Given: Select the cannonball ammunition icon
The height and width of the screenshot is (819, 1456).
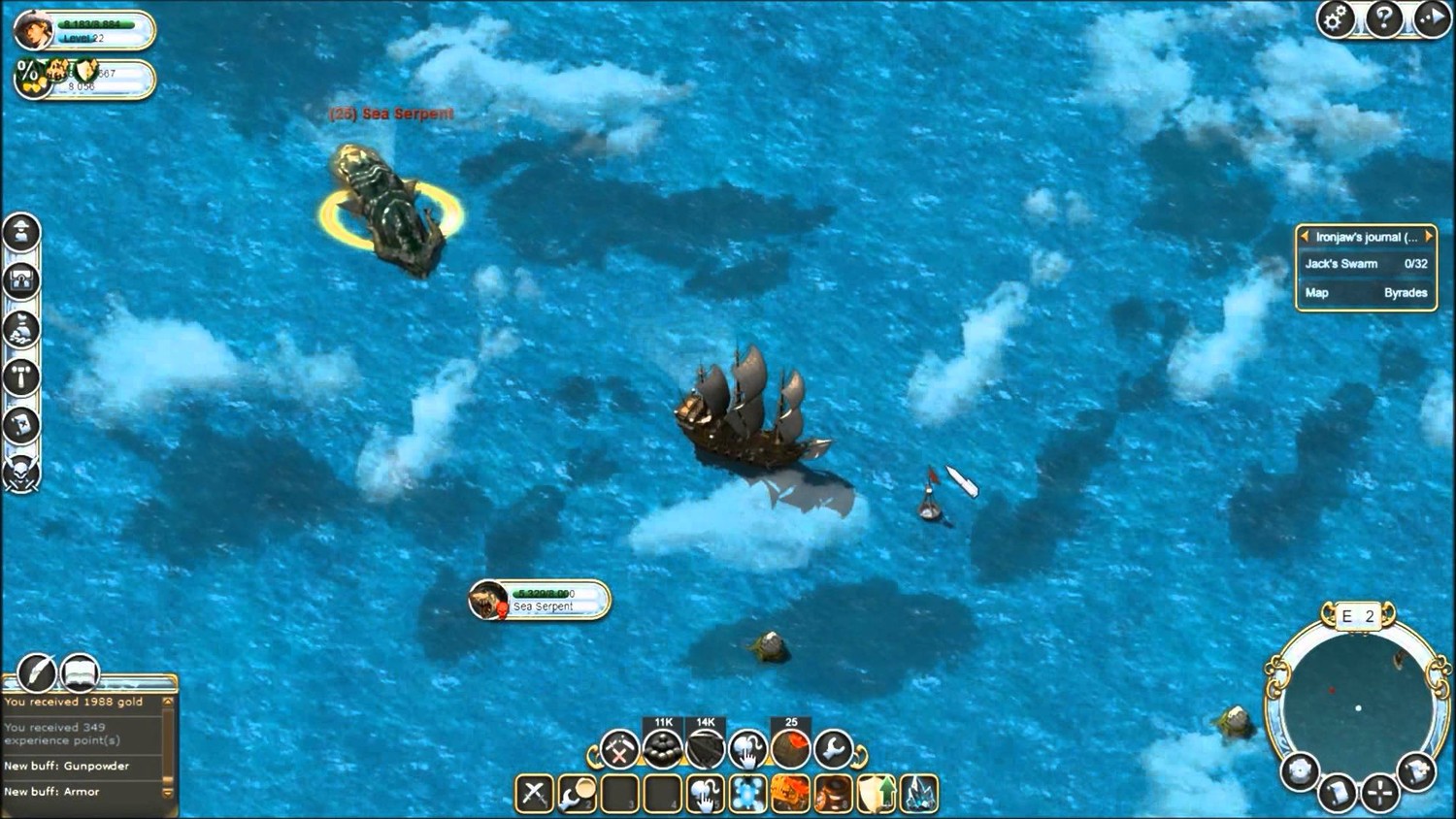Looking at the screenshot, I should 663,749.
